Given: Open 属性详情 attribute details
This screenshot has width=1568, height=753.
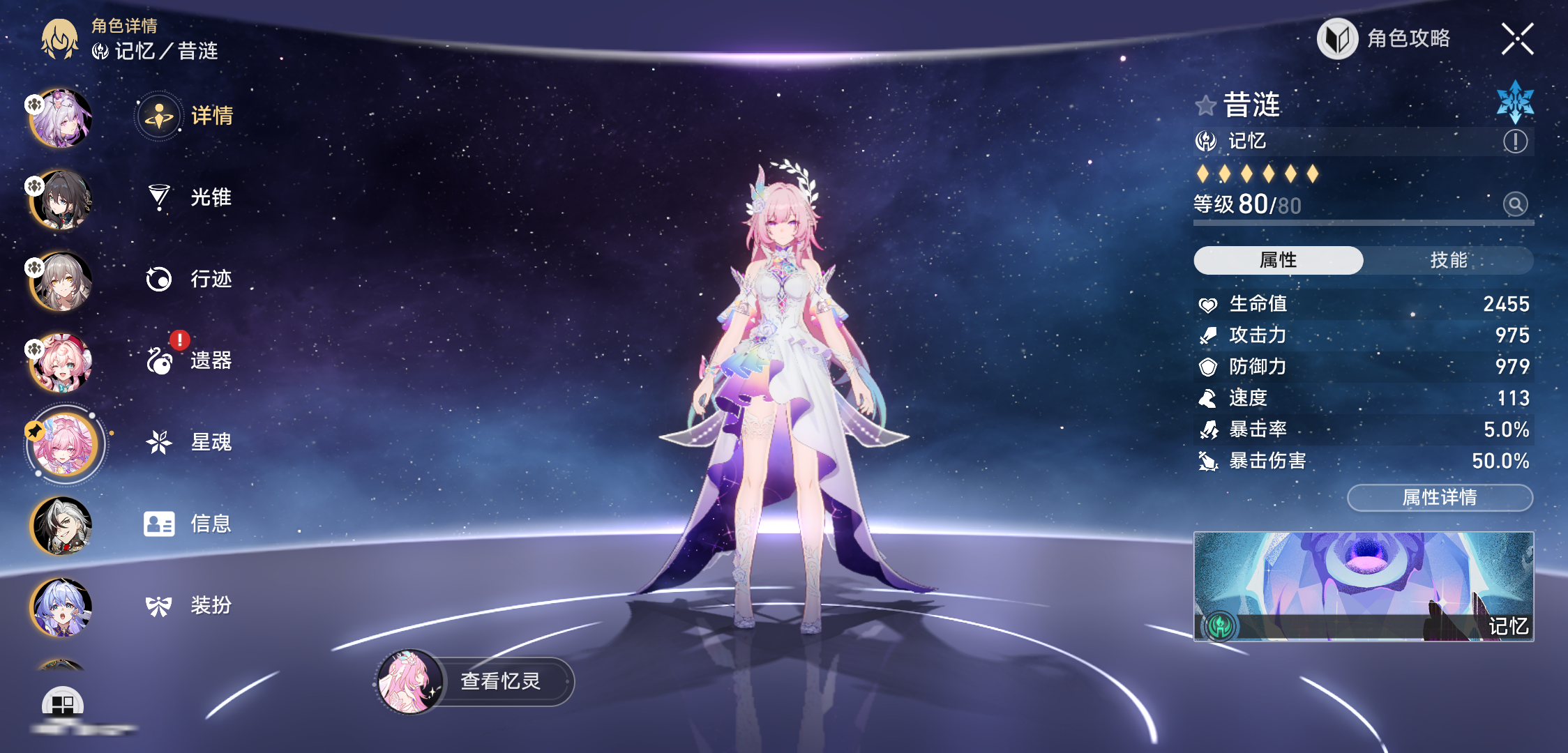Looking at the screenshot, I should 1440,497.
